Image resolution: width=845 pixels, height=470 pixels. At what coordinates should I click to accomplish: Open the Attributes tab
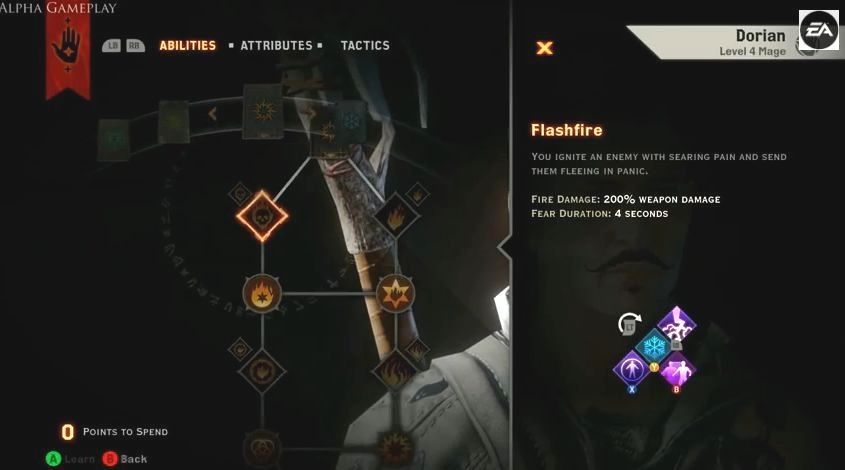[x=276, y=45]
